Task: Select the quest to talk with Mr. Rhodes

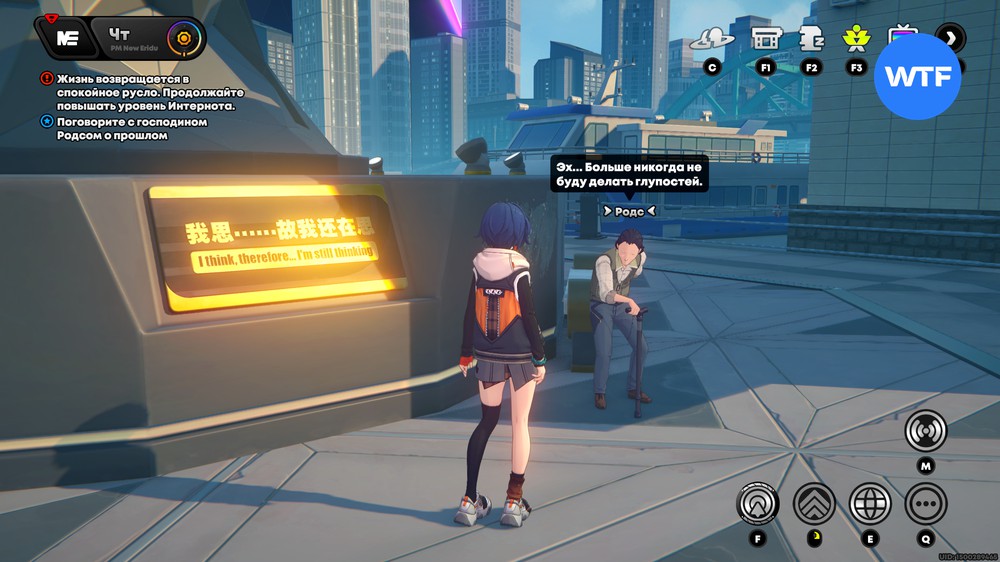Action: (124, 128)
